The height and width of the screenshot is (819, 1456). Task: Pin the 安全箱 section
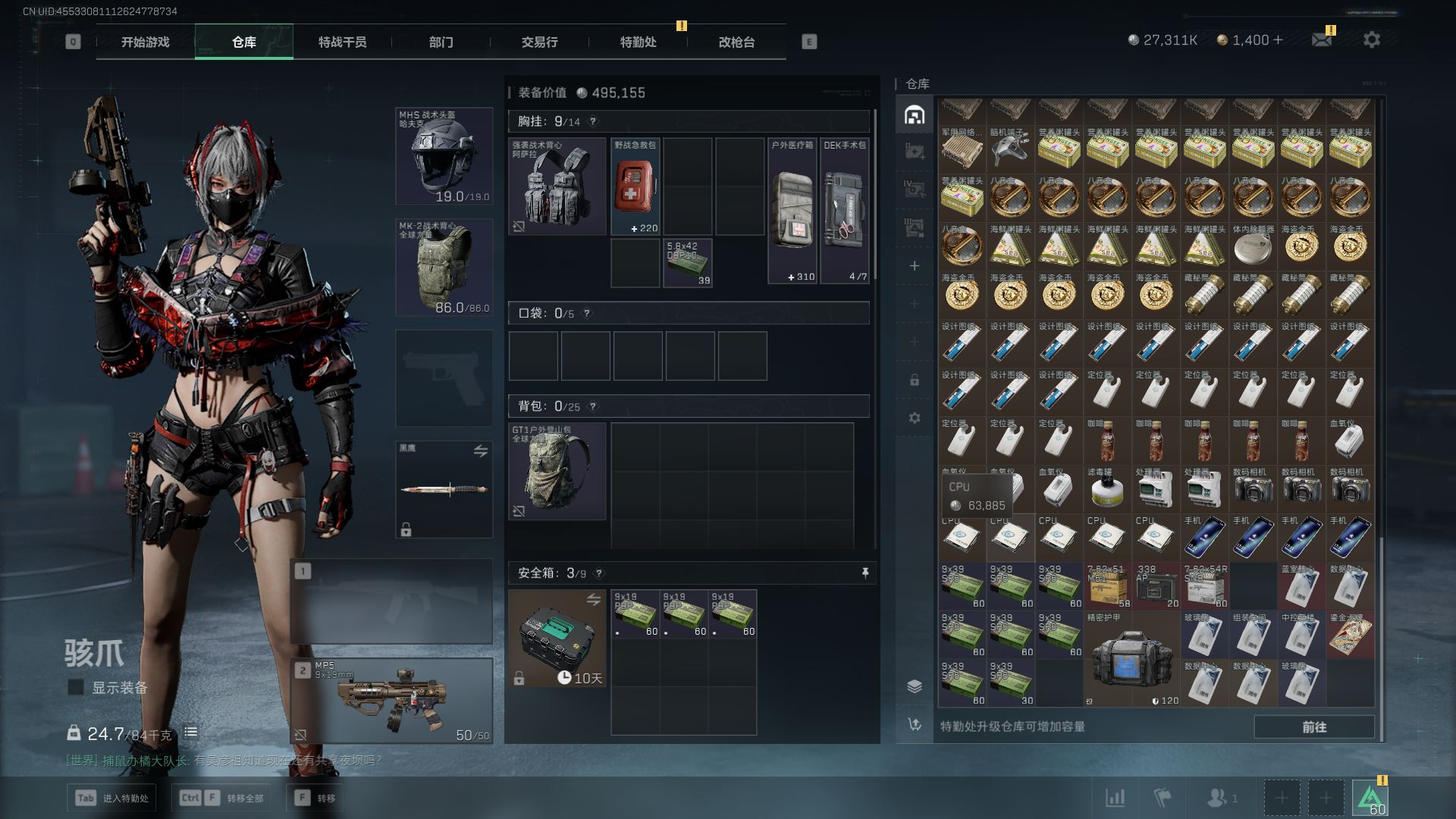(x=864, y=573)
